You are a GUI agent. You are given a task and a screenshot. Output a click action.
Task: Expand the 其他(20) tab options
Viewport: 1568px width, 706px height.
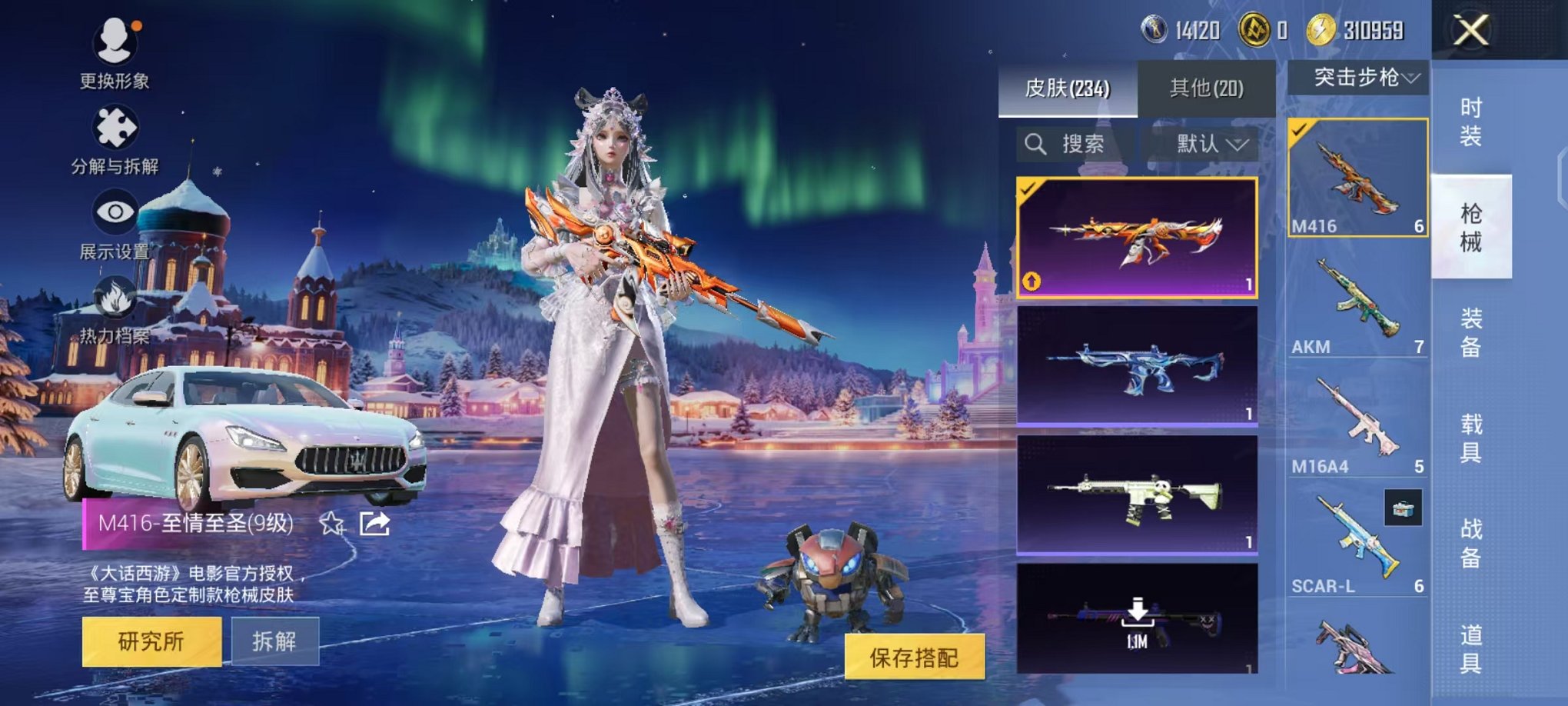coord(1205,88)
